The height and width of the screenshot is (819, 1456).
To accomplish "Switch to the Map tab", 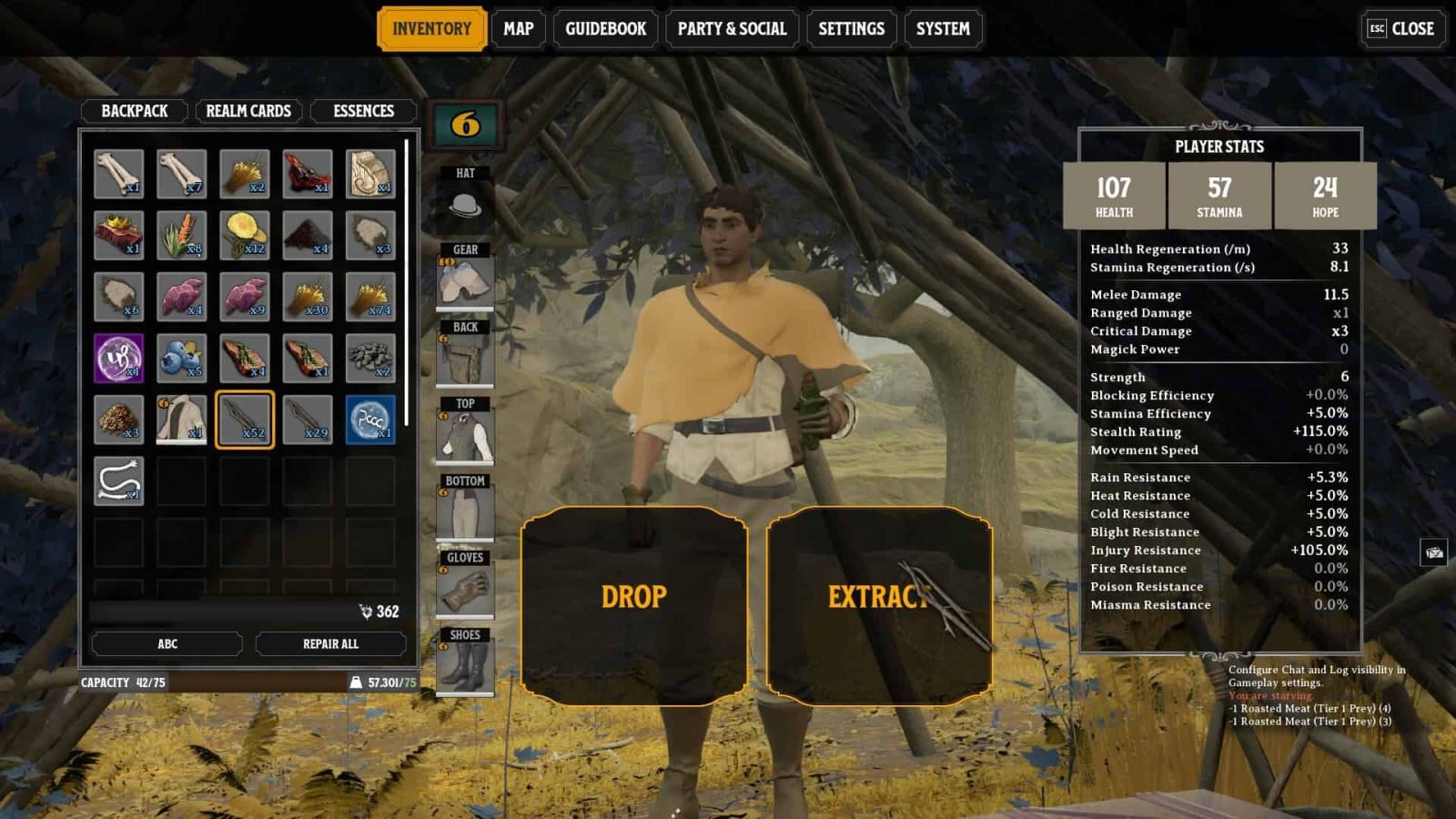I will [x=519, y=29].
